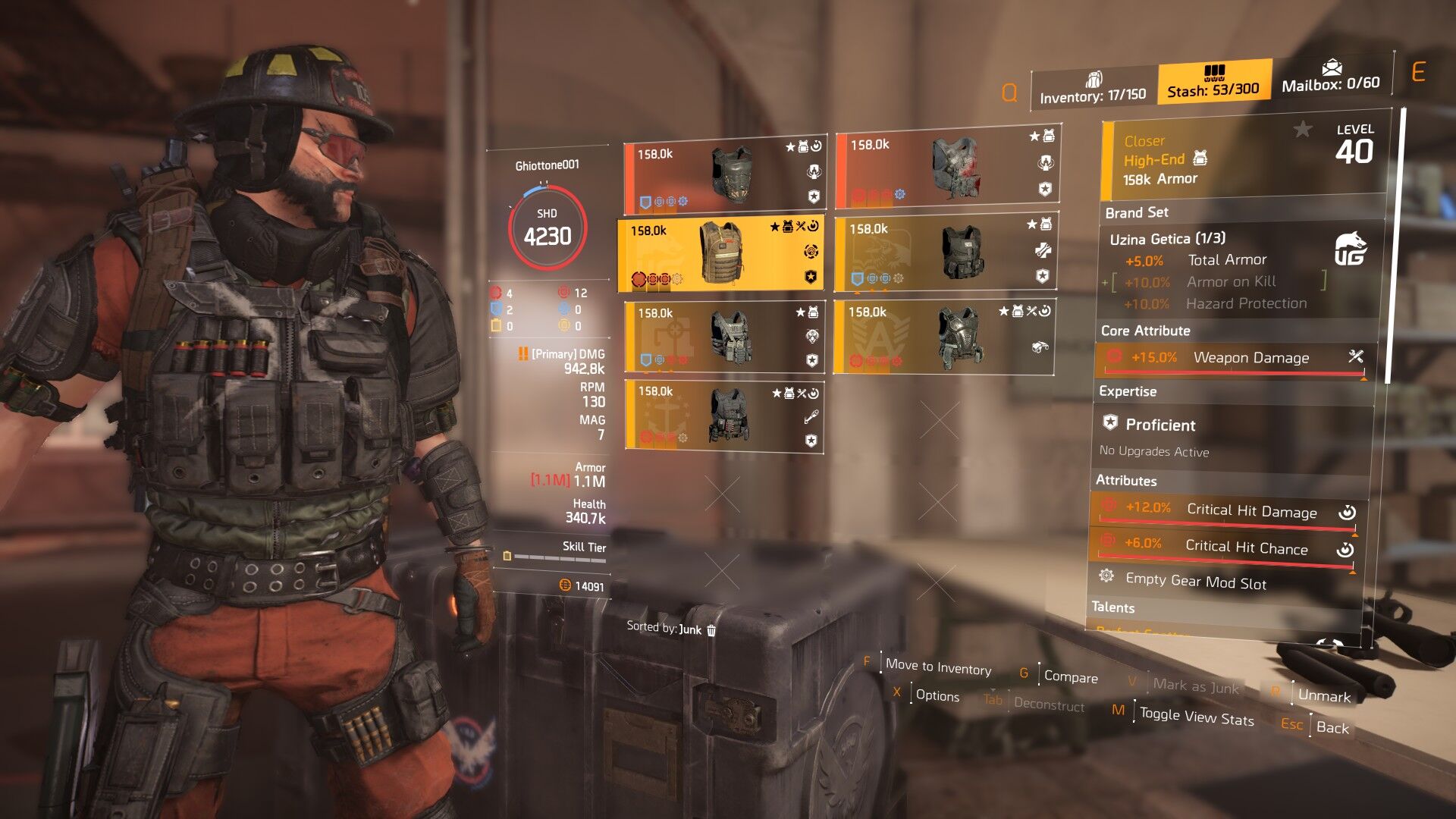1456x819 pixels.
Task: Click the Weapon Damage core attribute row
Action: pos(1230,358)
